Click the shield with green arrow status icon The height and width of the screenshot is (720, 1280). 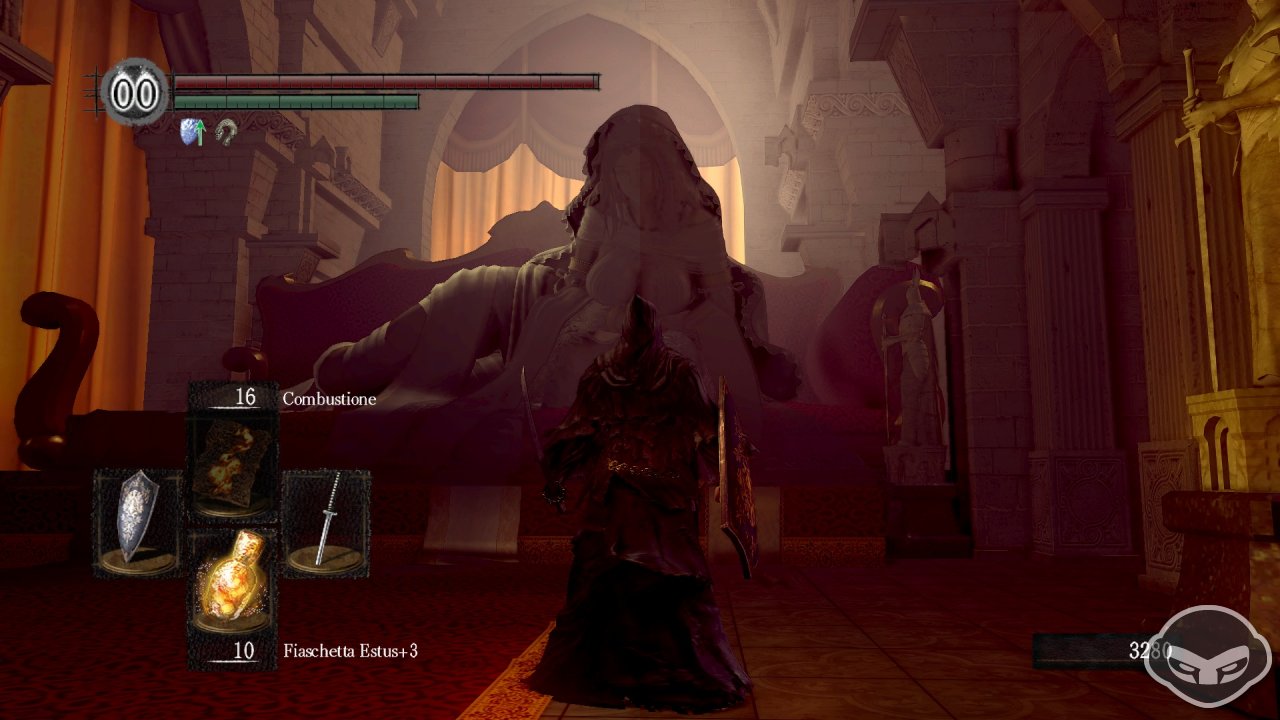tap(192, 131)
